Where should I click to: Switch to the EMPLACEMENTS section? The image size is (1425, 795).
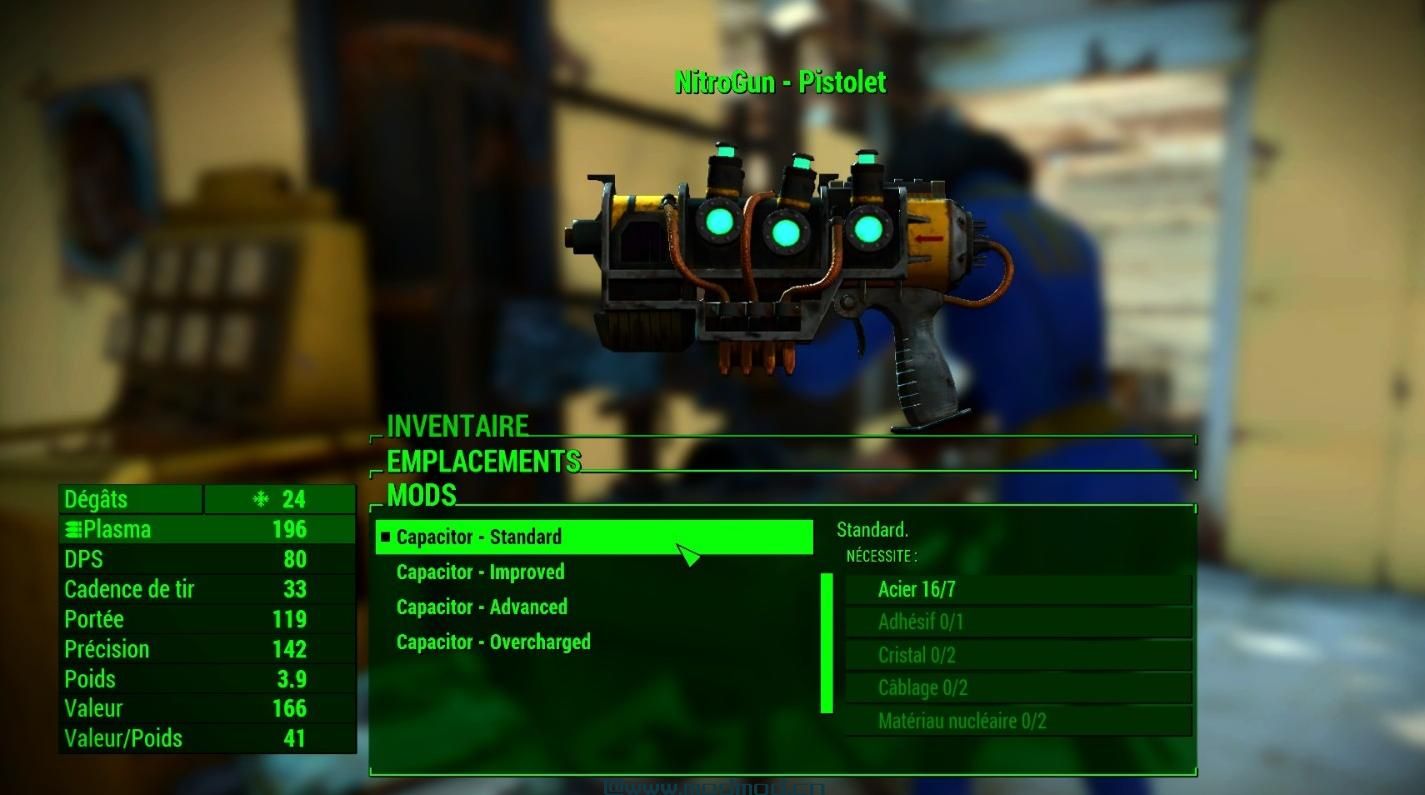[483, 461]
